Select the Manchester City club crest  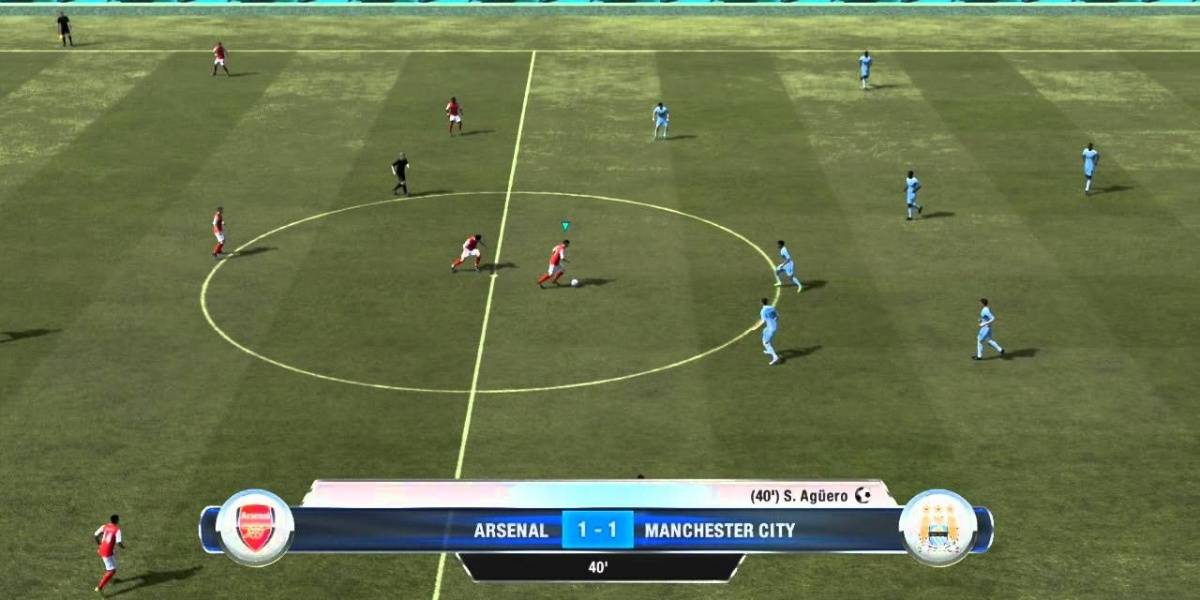[x=938, y=528]
